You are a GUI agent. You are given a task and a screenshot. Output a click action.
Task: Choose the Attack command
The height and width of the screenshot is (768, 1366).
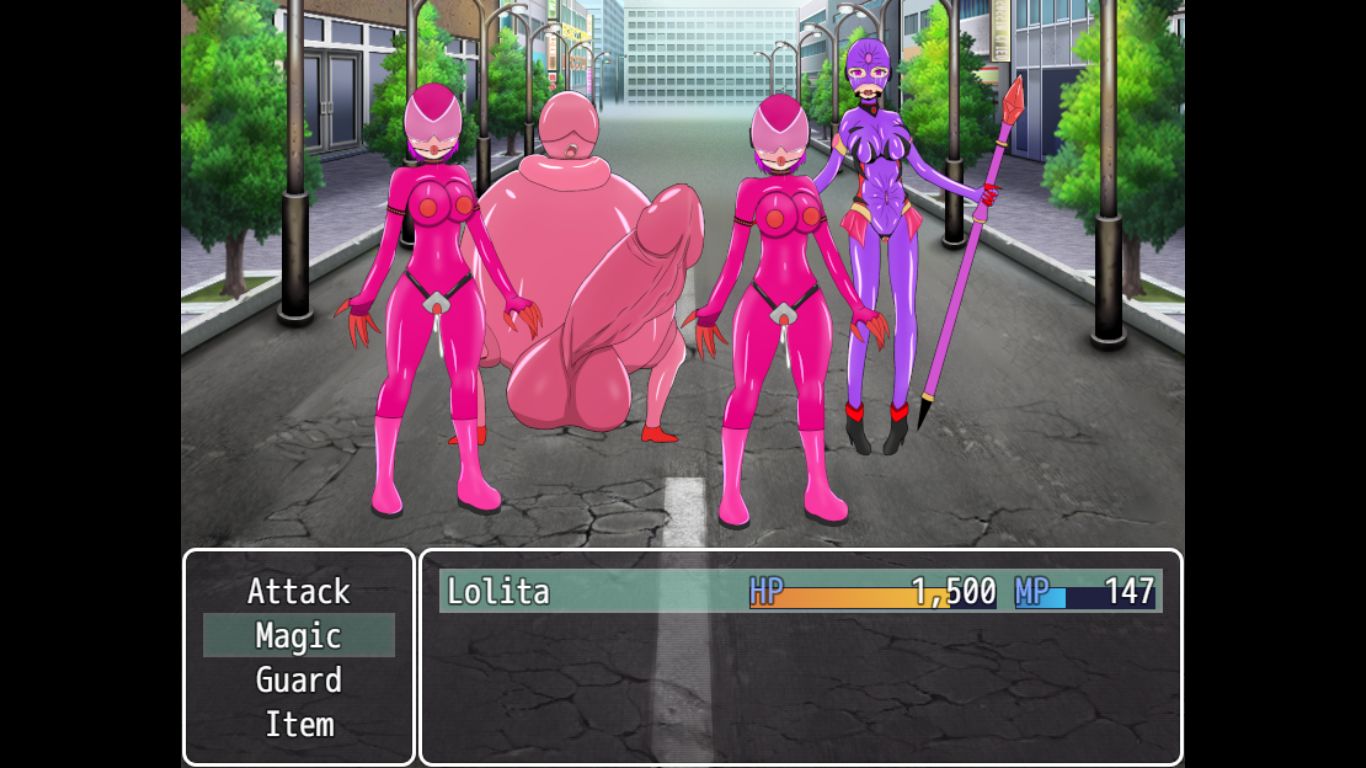click(x=298, y=591)
